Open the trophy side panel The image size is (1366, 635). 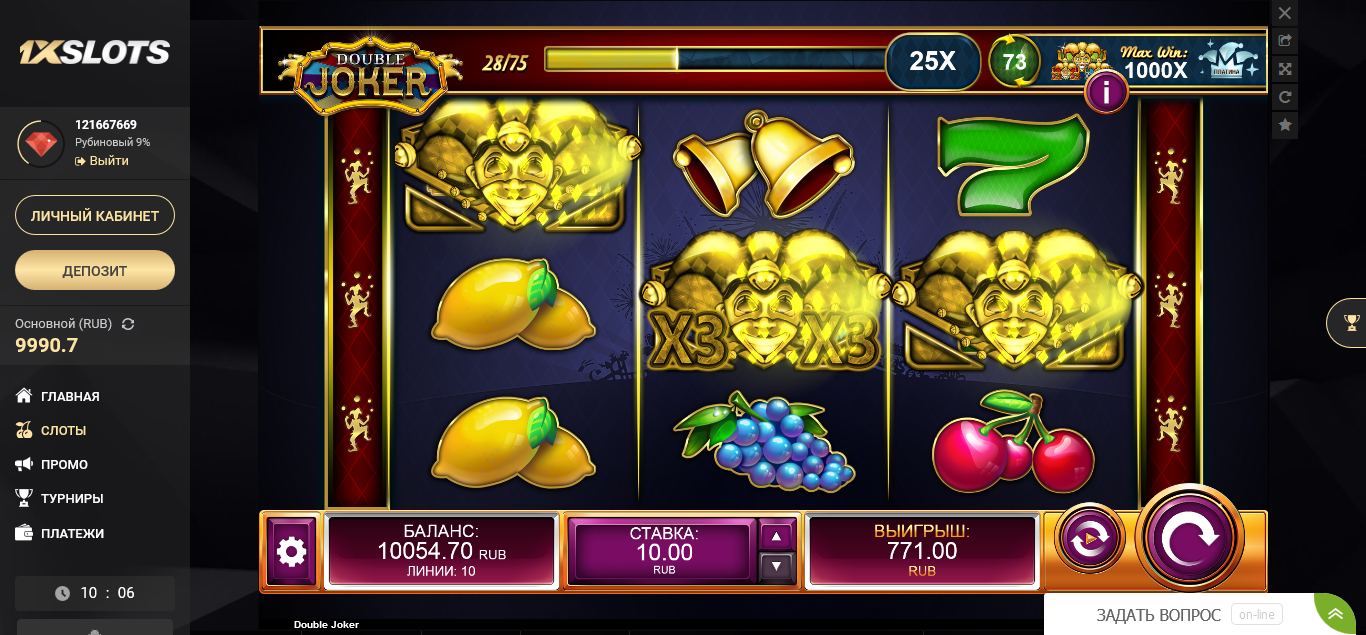coord(1351,322)
